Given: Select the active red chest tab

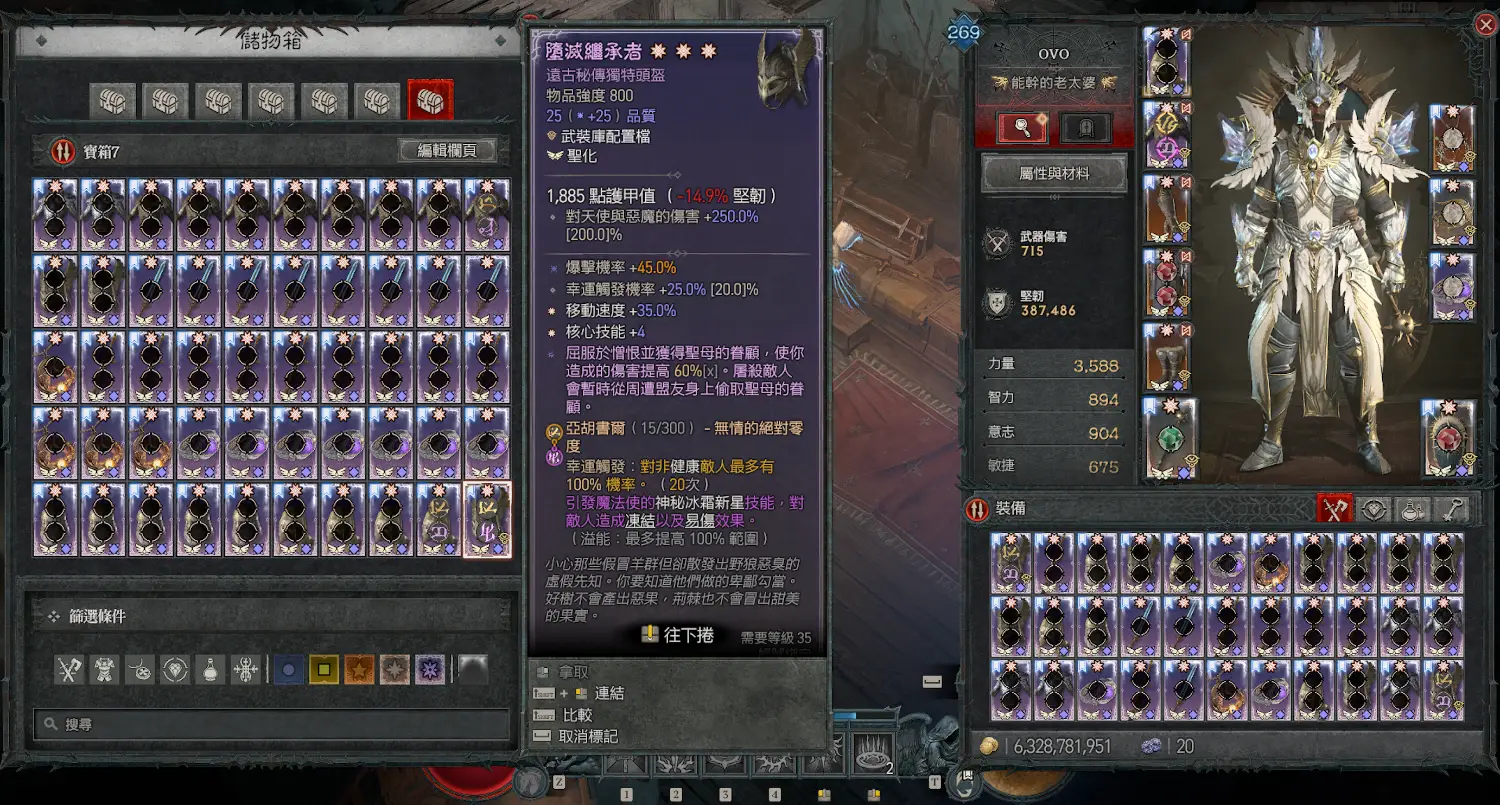Looking at the screenshot, I should tap(430, 100).
